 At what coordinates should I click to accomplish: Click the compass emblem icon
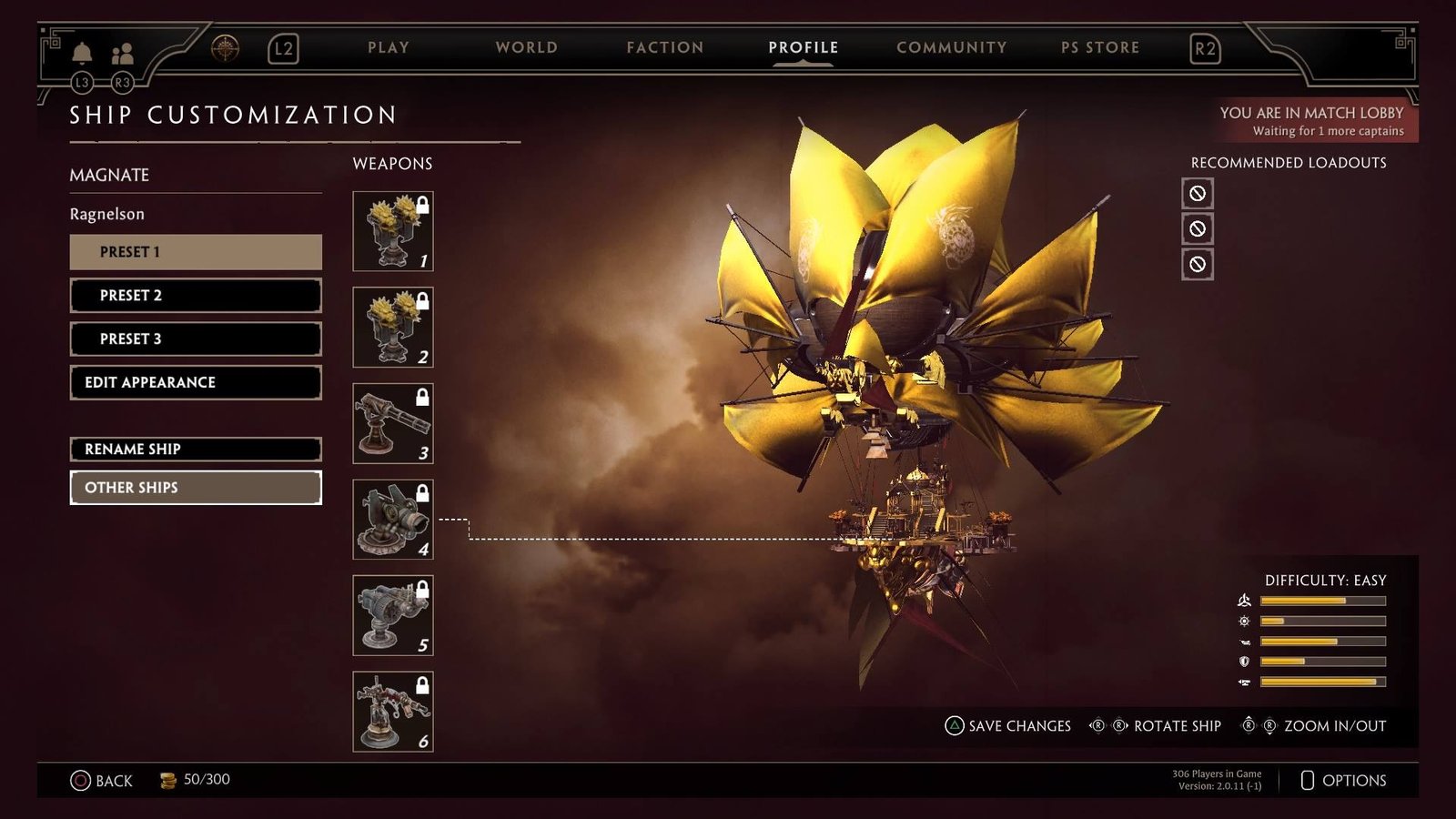click(225, 48)
